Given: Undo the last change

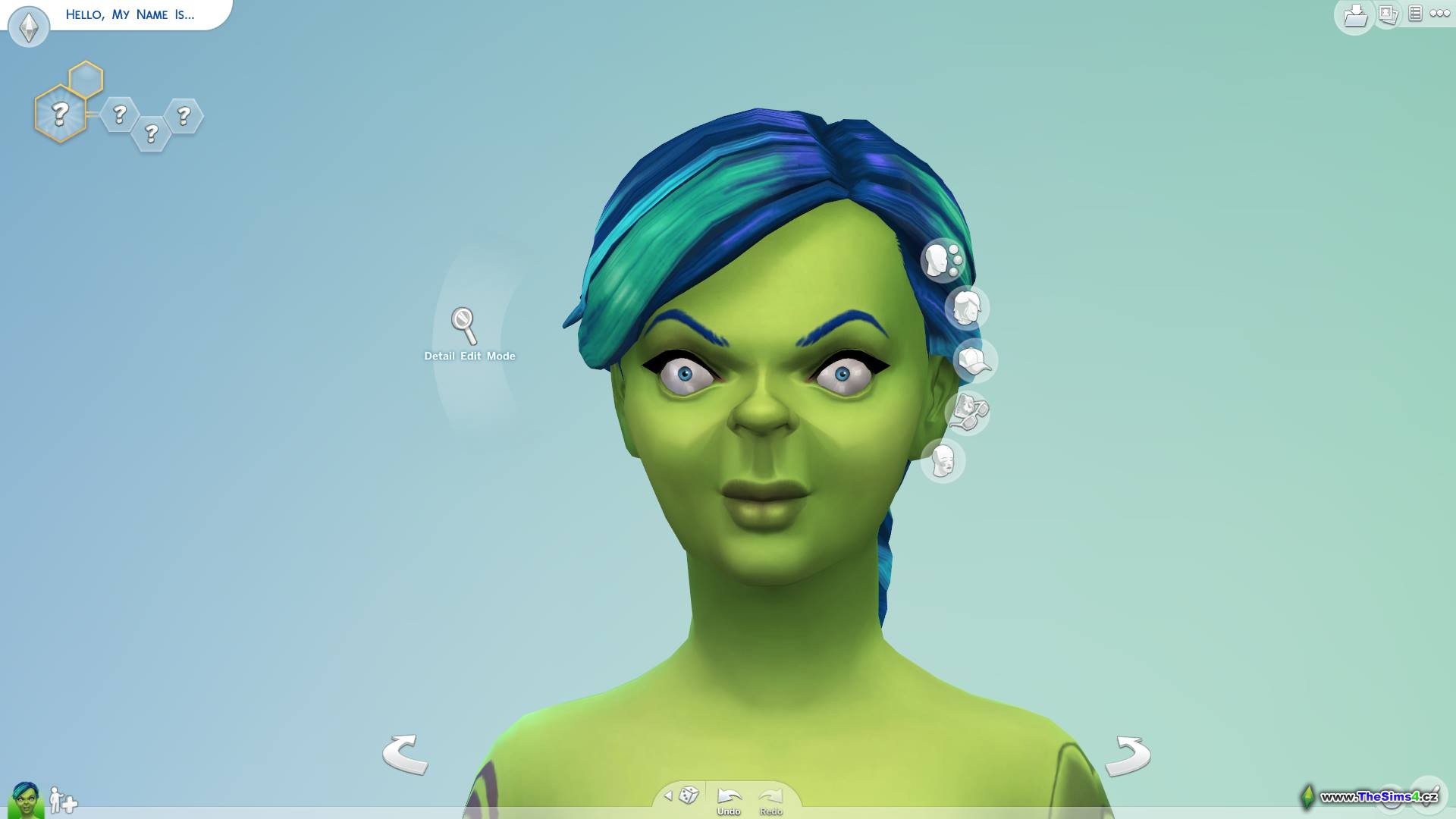Looking at the screenshot, I should 729,799.
